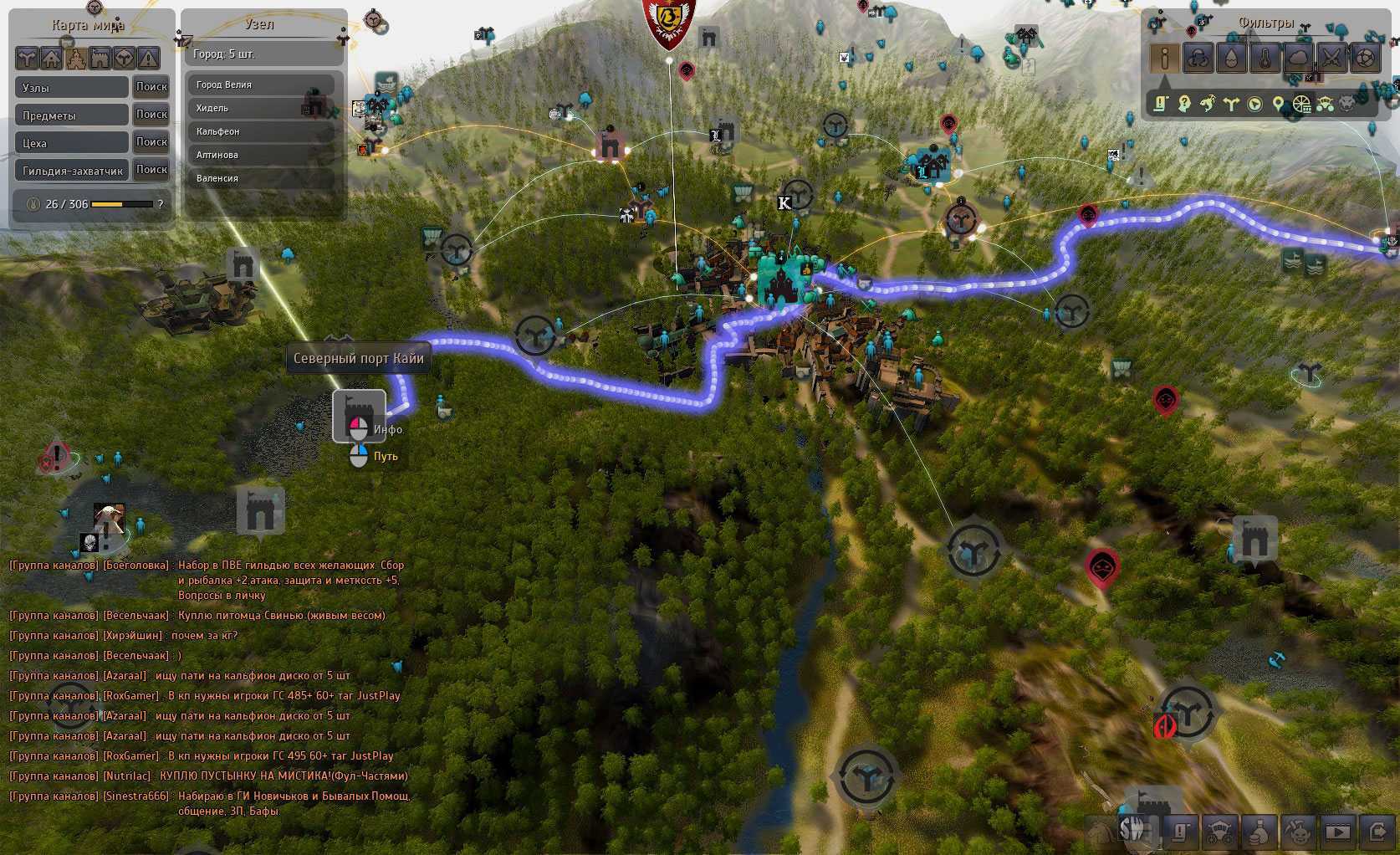The height and width of the screenshot is (855, 1400).
Task: Open Инфо for Северный порт Кайи
Action: (387, 429)
